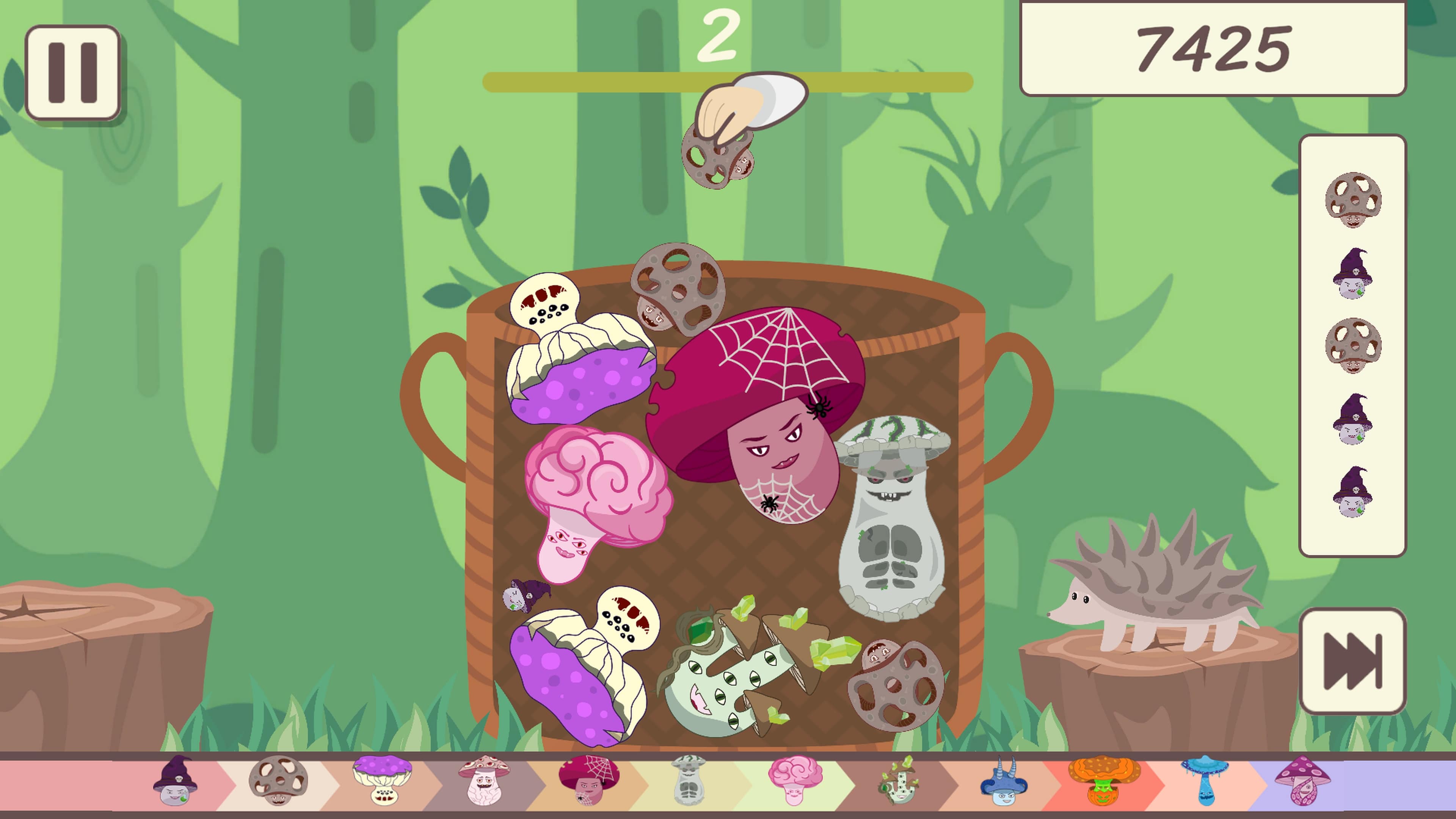
Task: Click the red multi-eyed mushroom evolution icon
Action: 485,782
